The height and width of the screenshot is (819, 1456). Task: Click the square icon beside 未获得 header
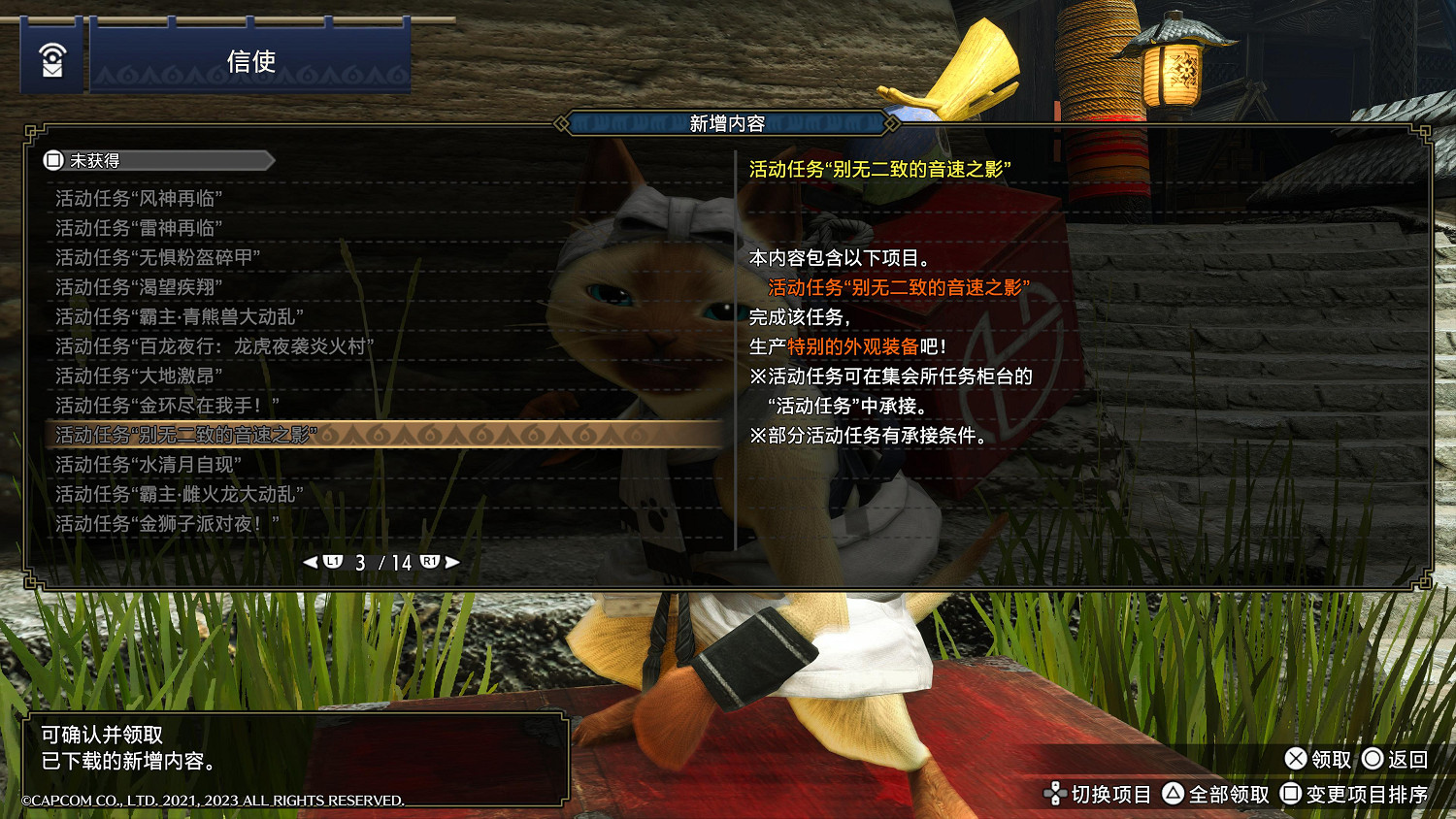pos(54,160)
